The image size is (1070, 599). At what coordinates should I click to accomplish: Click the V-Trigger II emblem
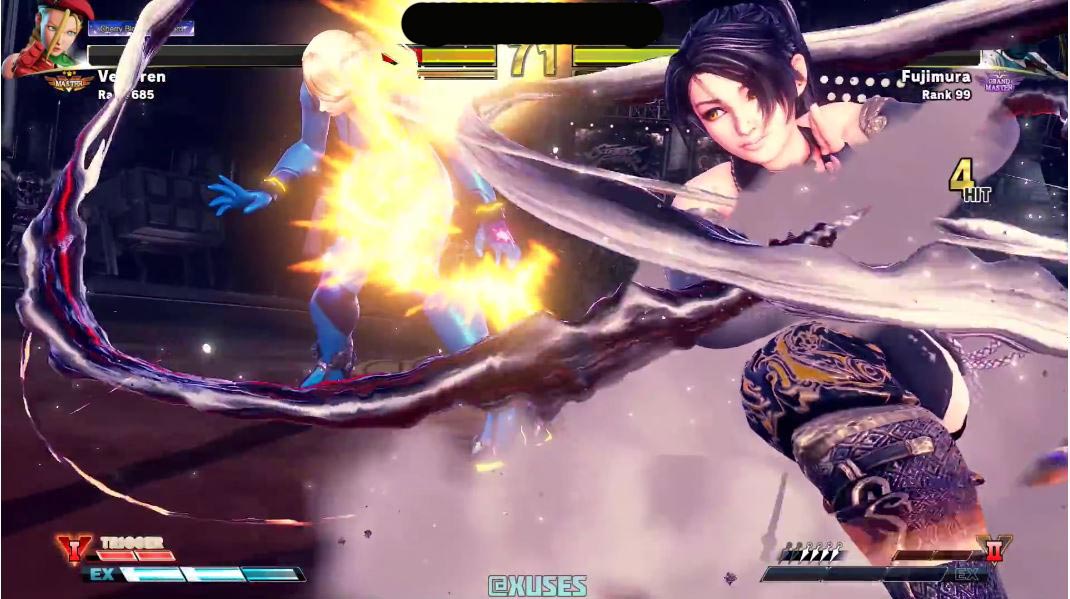(995, 549)
